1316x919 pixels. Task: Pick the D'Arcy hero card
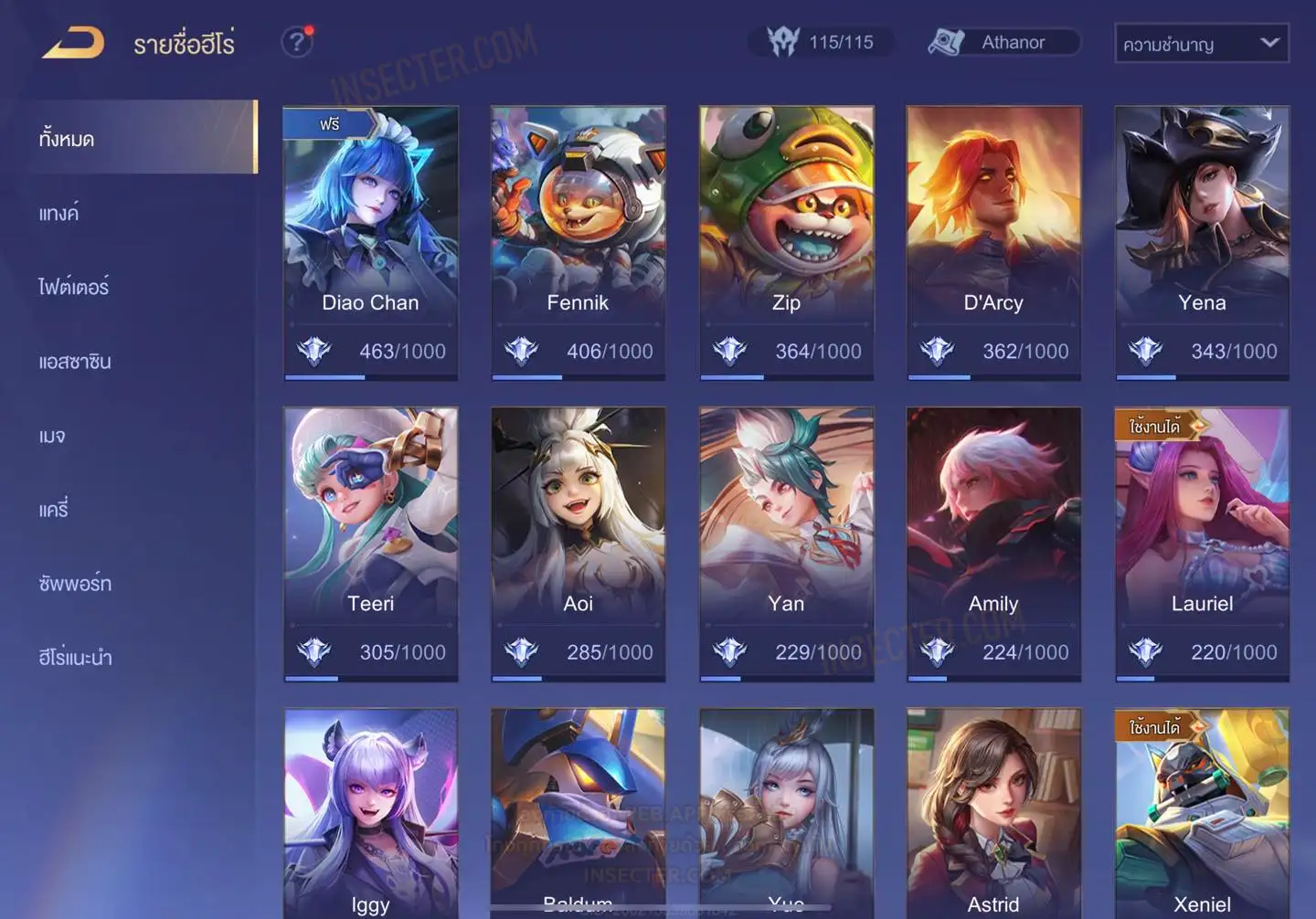tap(993, 242)
